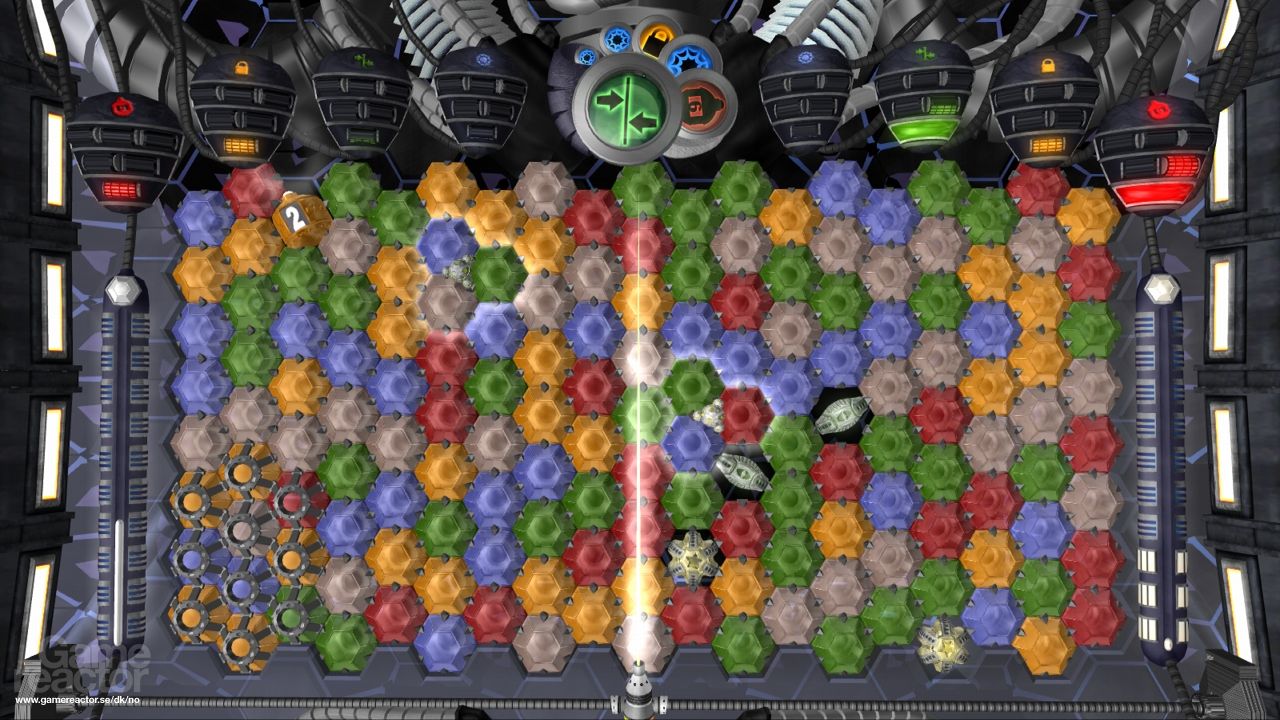Click the medium blue gear power-up icon

pyautogui.click(x=615, y=40)
